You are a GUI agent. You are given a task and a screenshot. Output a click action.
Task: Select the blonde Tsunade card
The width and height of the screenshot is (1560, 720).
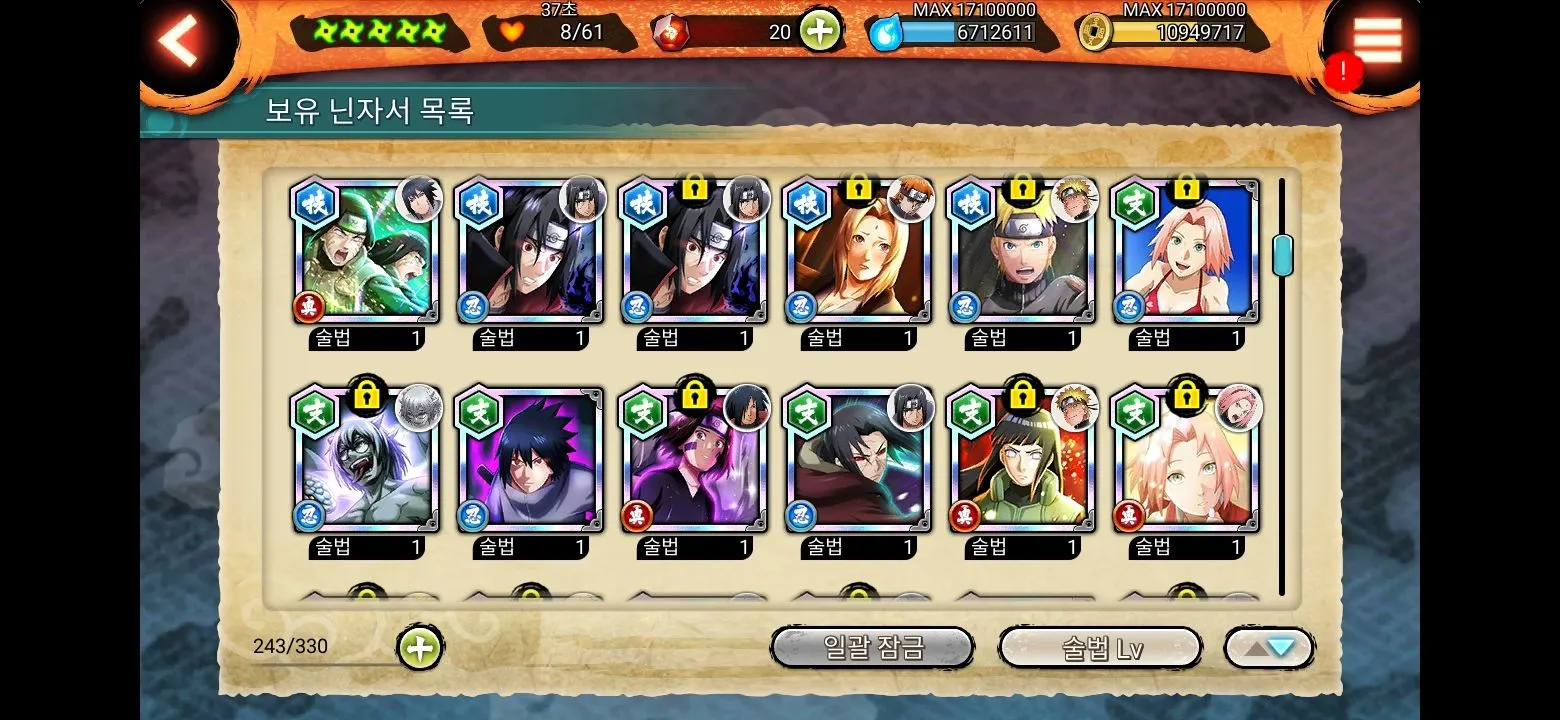click(x=858, y=252)
